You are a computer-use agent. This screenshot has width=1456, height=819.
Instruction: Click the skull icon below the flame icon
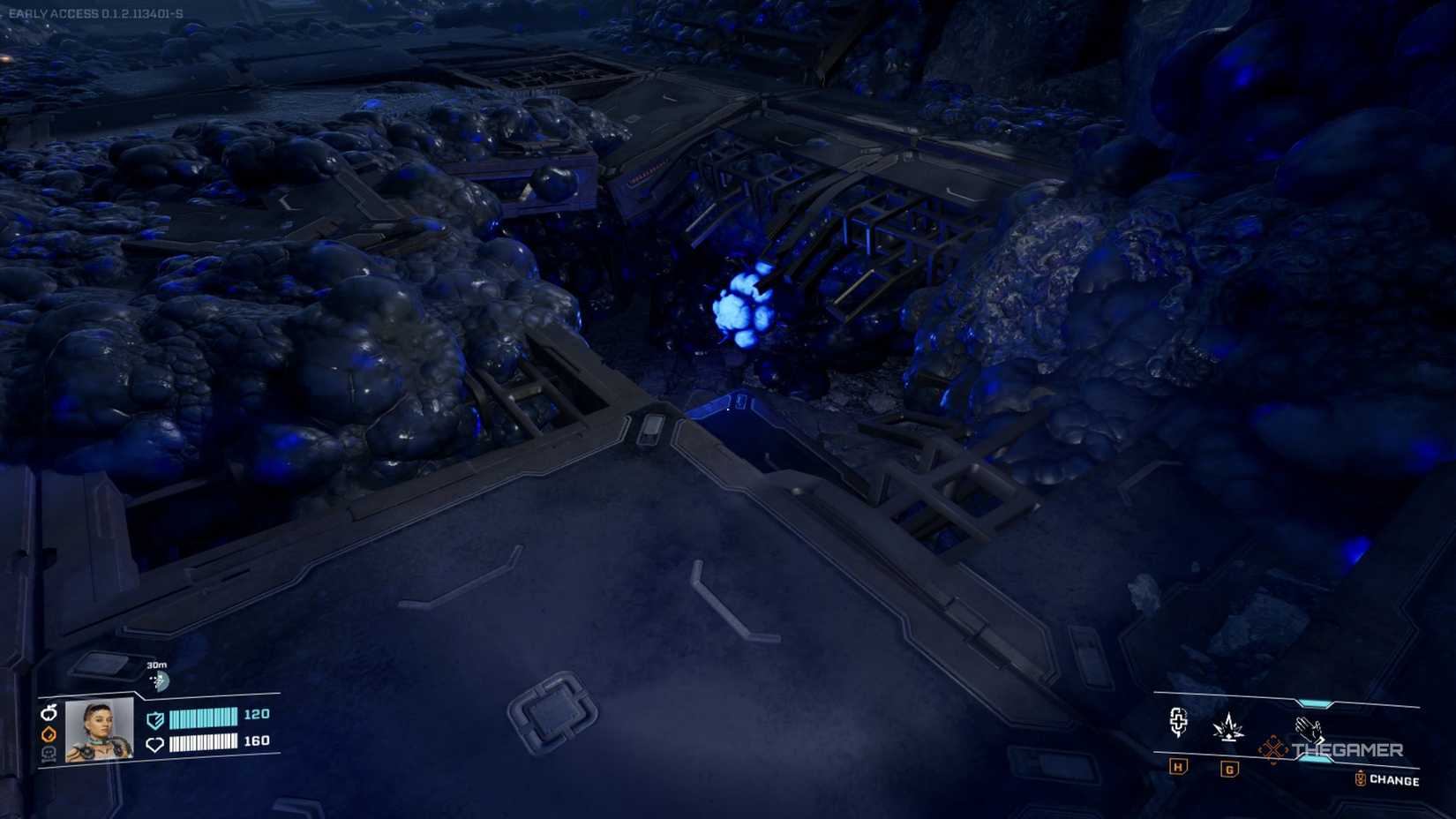click(x=49, y=754)
